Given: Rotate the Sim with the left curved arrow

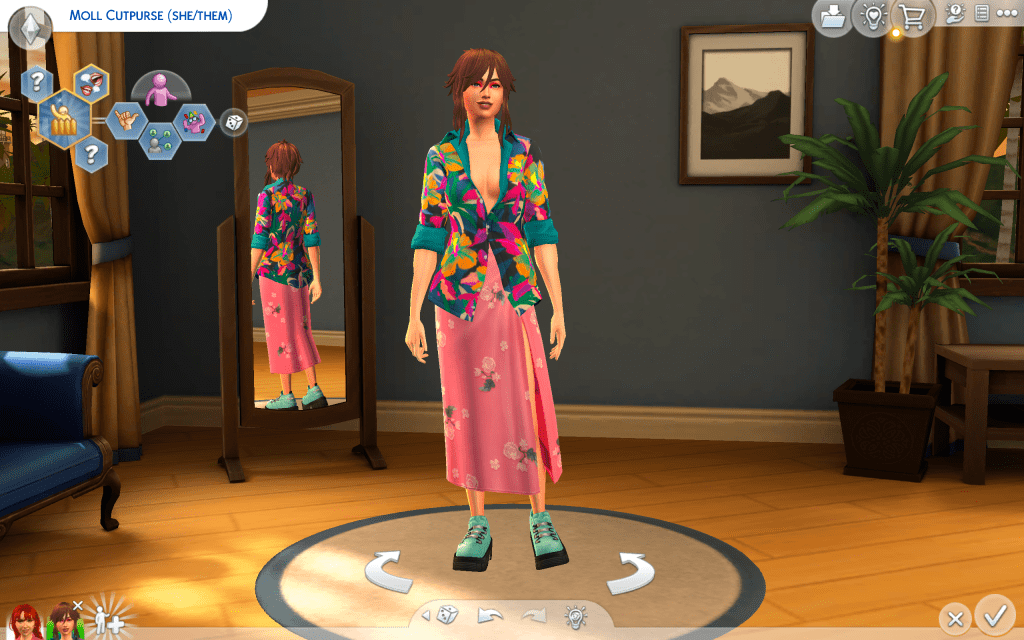Looking at the screenshot, I should point(388,572).
